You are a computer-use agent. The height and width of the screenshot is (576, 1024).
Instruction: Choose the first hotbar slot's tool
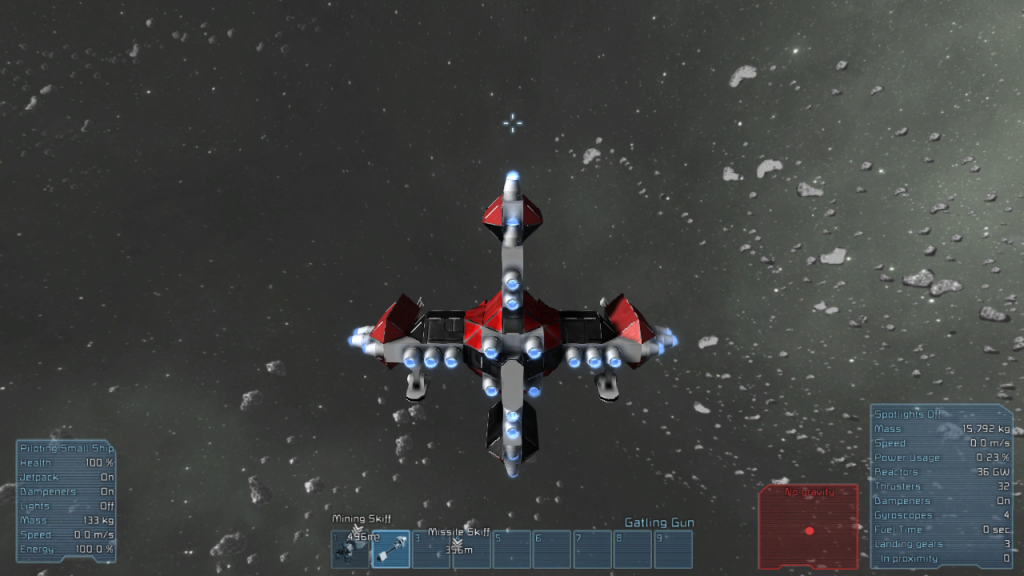click(x=350, y=549)
